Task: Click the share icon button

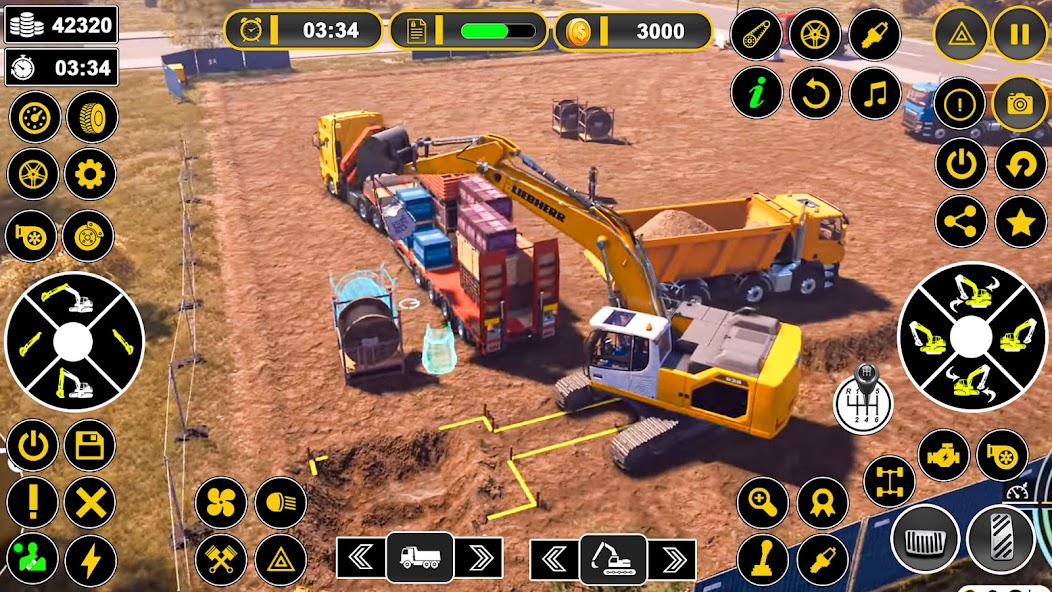Action: (961, 222)
